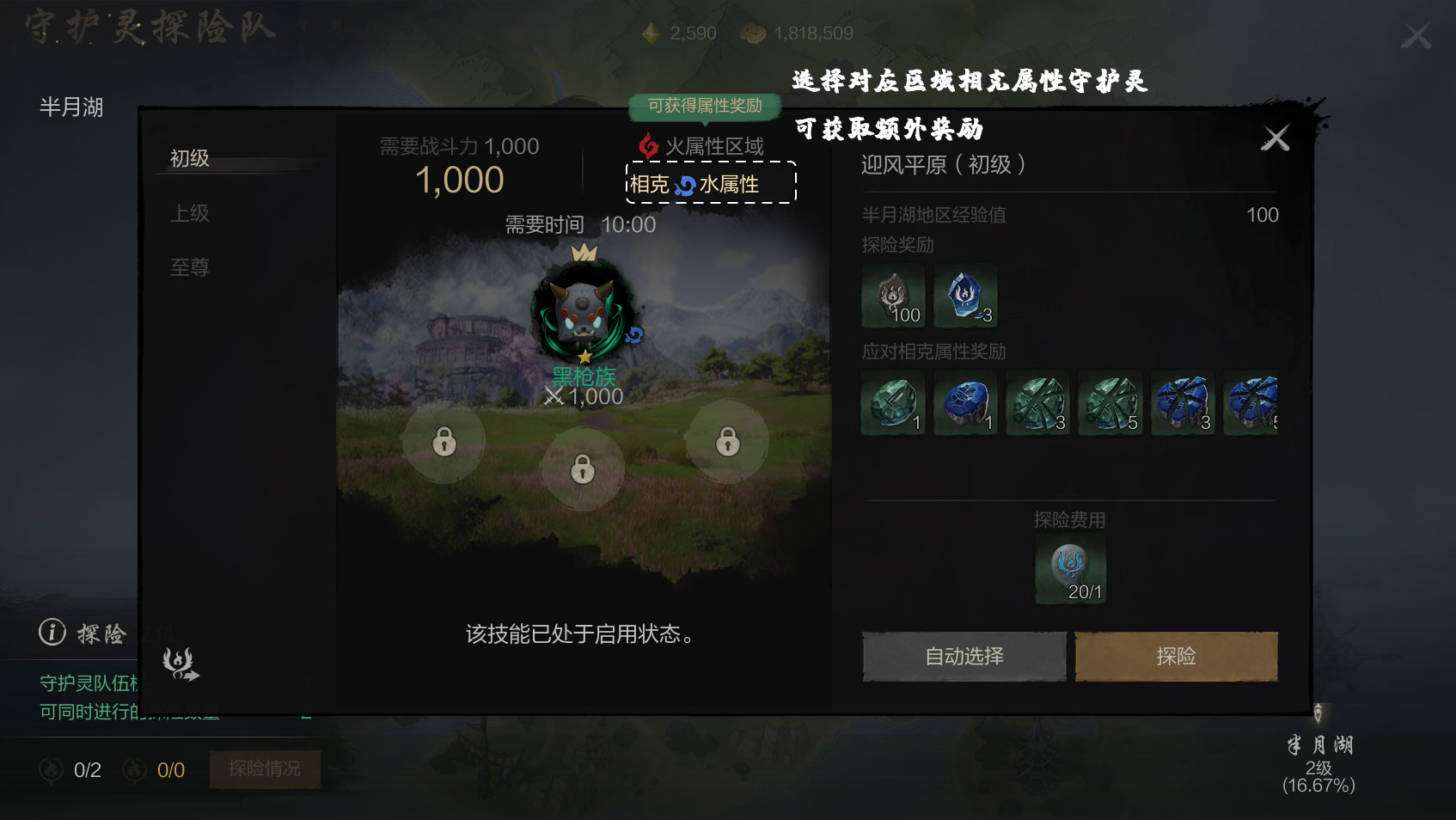This screenshot has width=1456, height=820.
Task: Click the winged skill arrow icon
Action: coord(176,662)
